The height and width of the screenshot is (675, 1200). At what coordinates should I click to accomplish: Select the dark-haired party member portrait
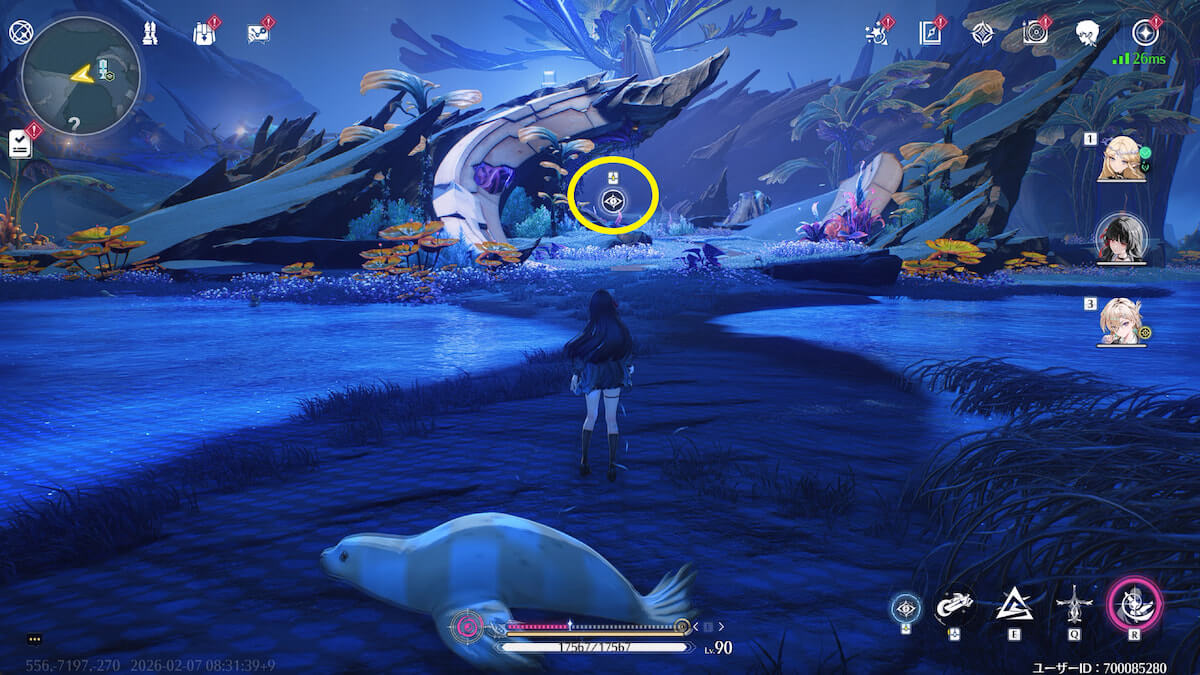tap(1120, 238)
